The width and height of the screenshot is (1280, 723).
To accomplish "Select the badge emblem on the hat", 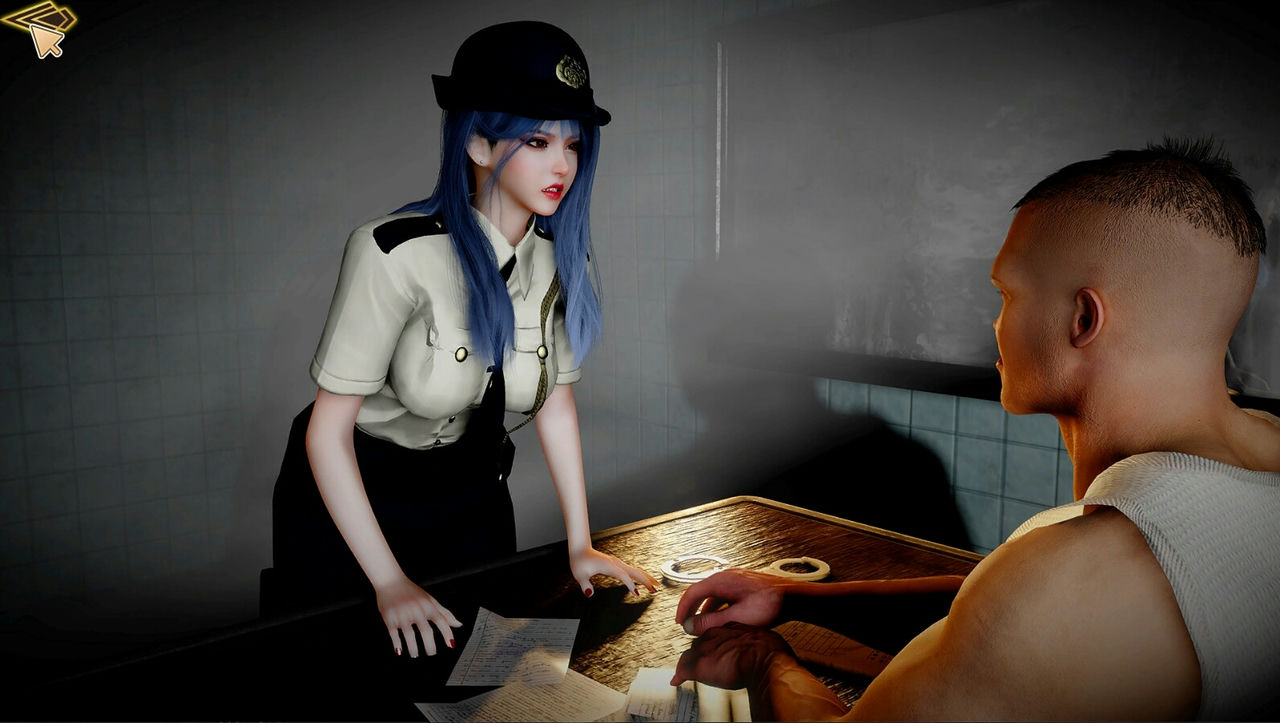I will click(x=570, y=70).
